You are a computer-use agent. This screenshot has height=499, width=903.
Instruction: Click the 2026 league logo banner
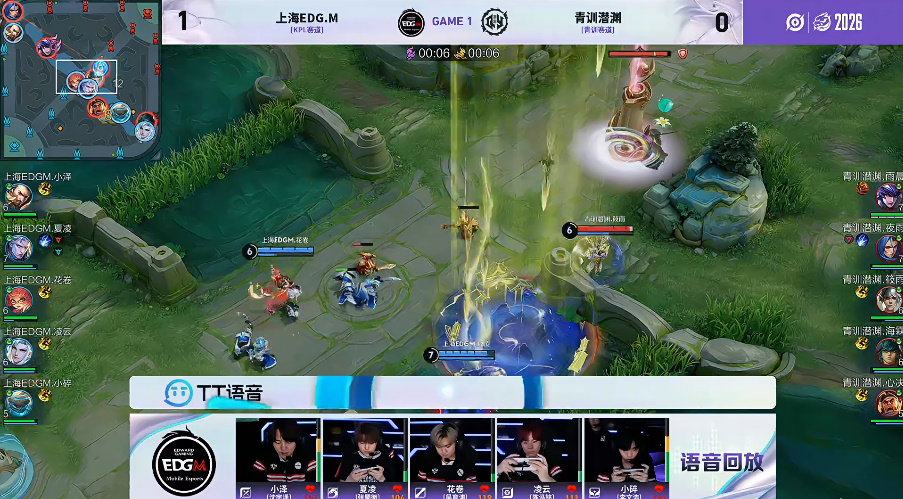823,22
